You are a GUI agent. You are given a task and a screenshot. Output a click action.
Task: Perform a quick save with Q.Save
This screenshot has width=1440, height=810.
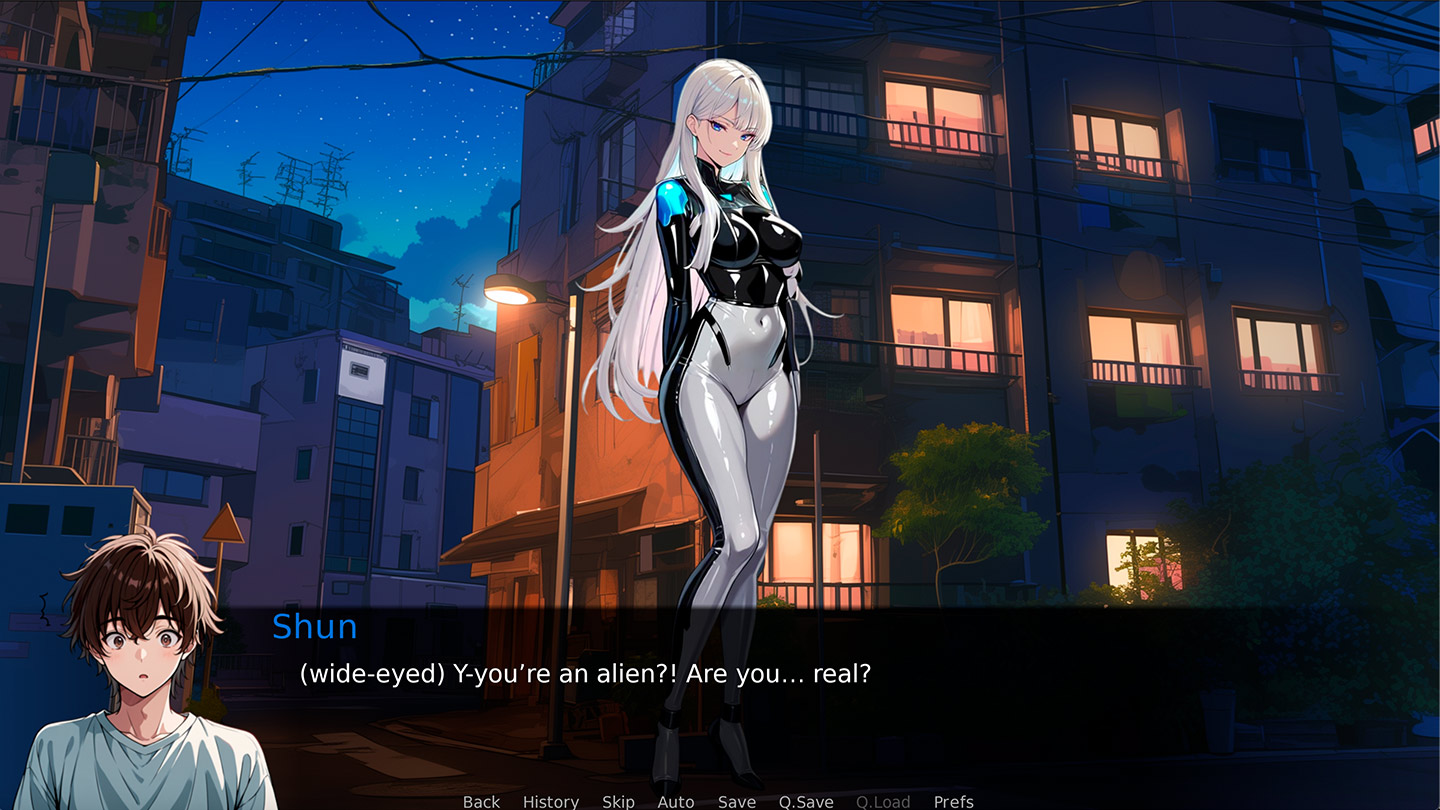[806, 801]
